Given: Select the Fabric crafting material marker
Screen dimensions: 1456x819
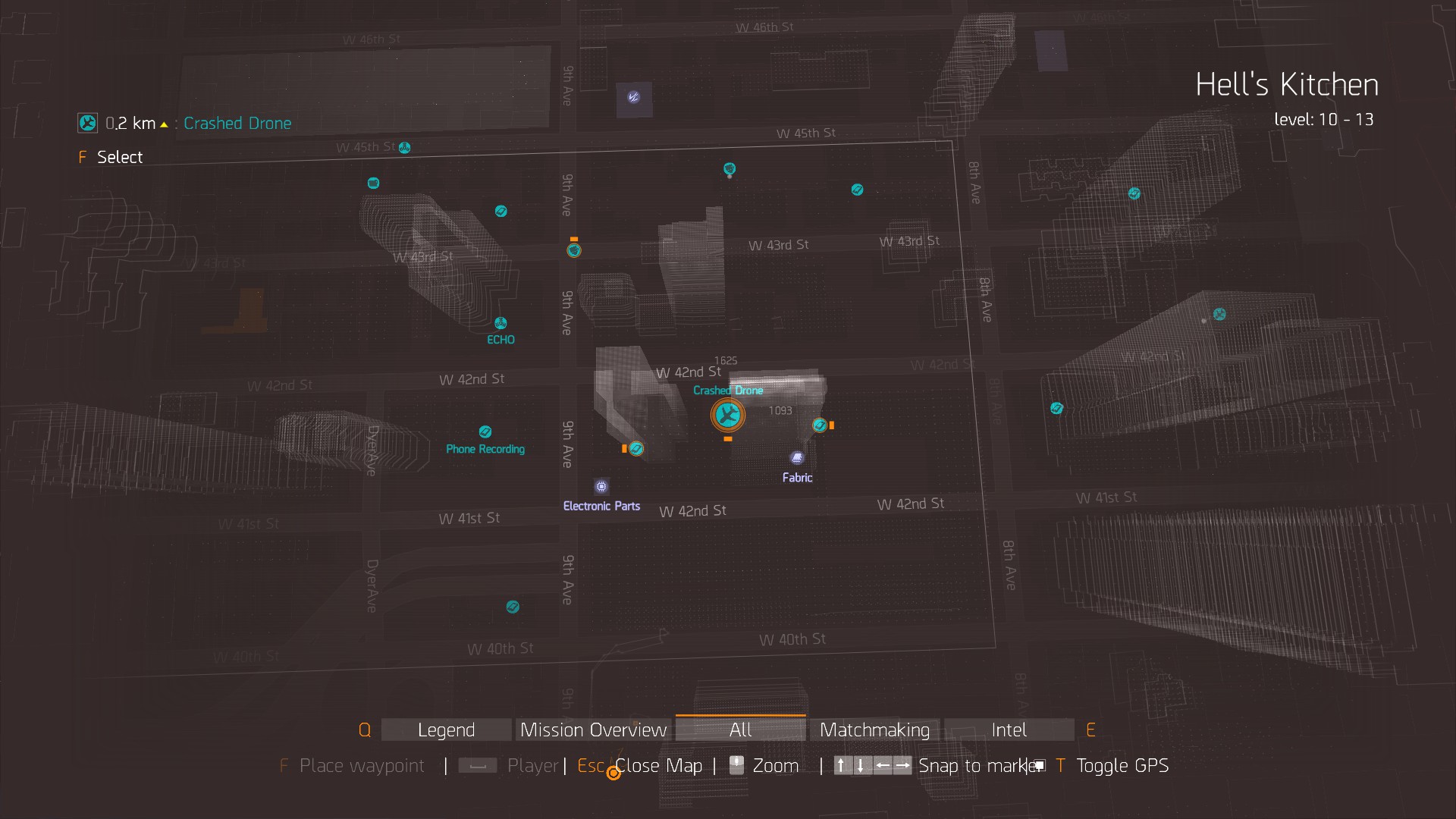Looking at the screenshot, I should (x=797, y=458).
